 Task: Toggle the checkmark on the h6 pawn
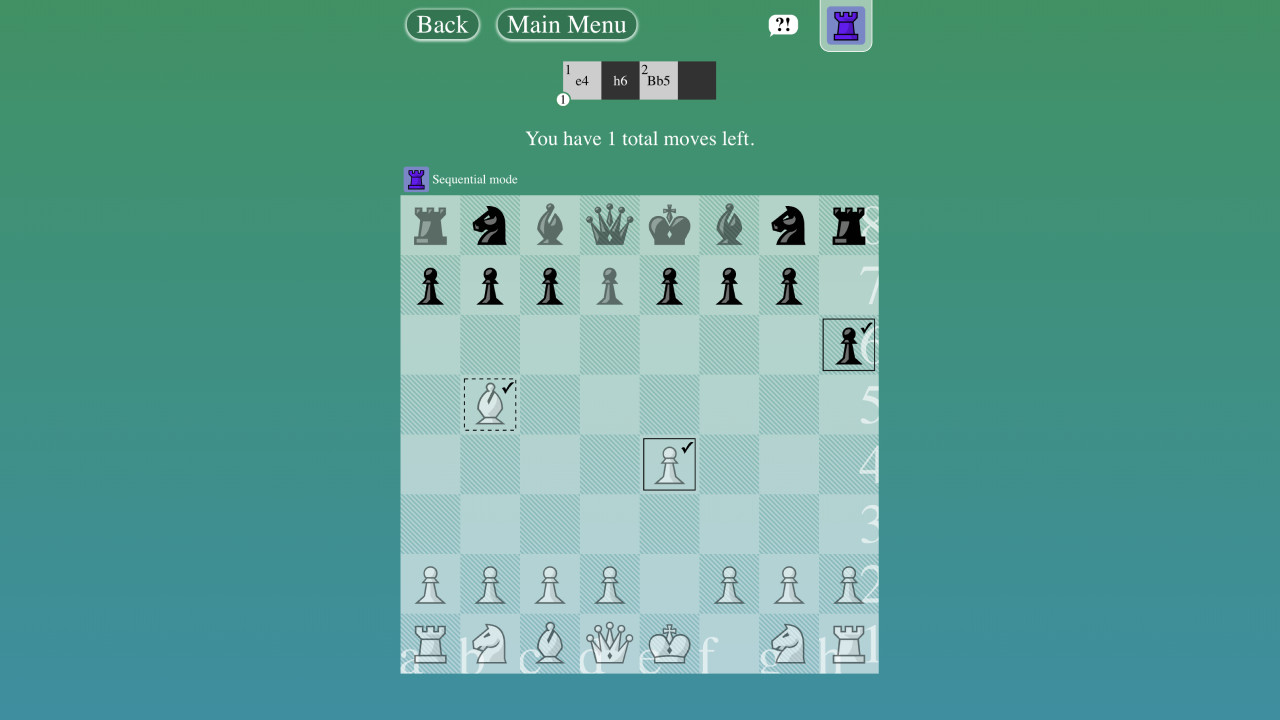[864, 328]
